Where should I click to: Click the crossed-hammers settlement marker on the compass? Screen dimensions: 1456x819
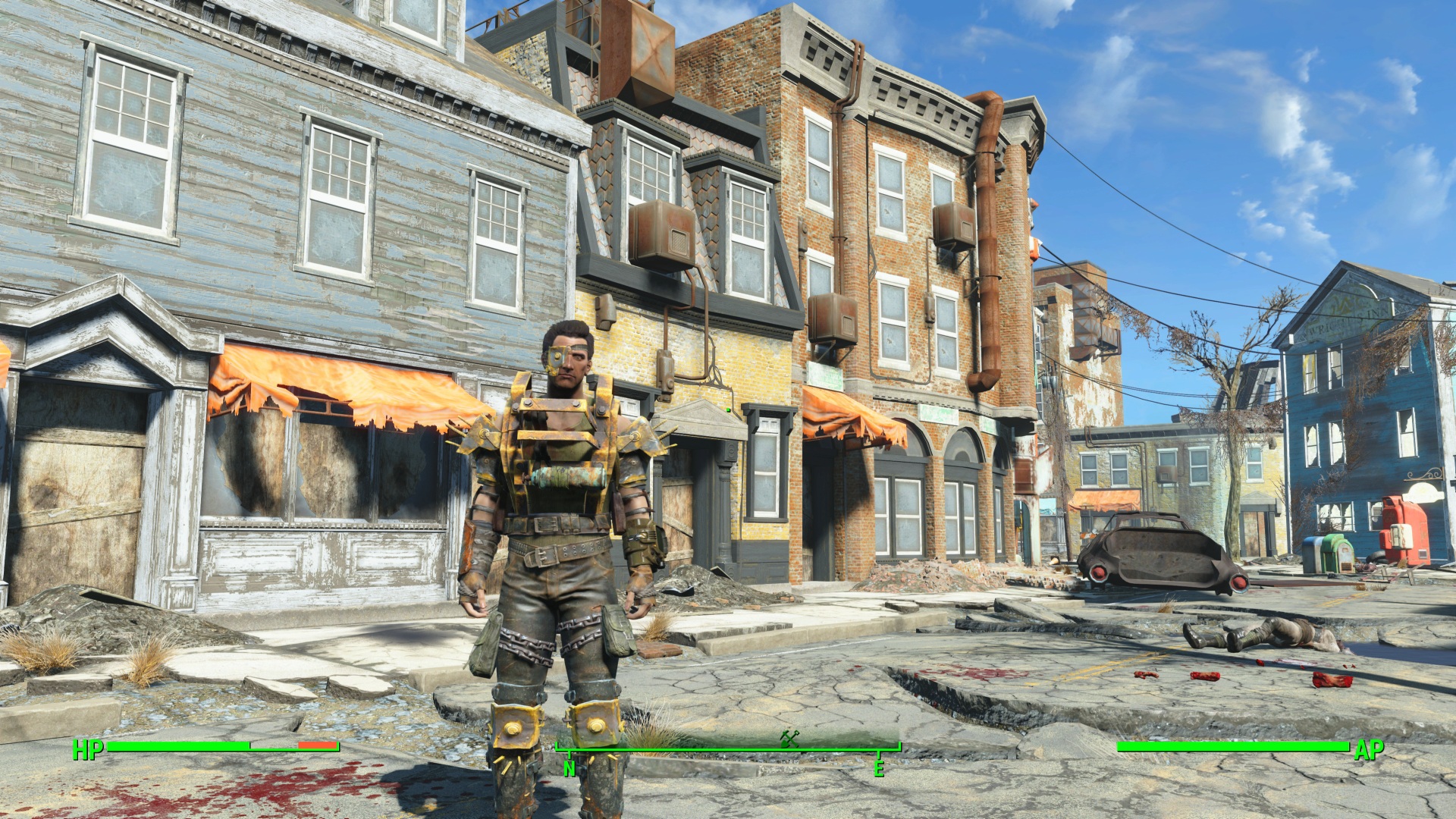[789, 737]
